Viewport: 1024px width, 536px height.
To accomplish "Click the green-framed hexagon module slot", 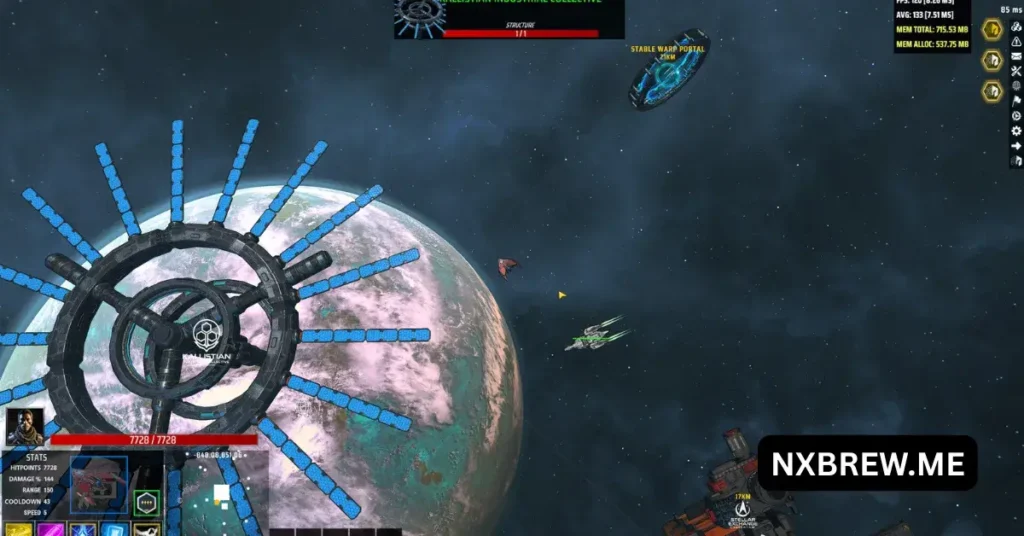I will 147,502.
